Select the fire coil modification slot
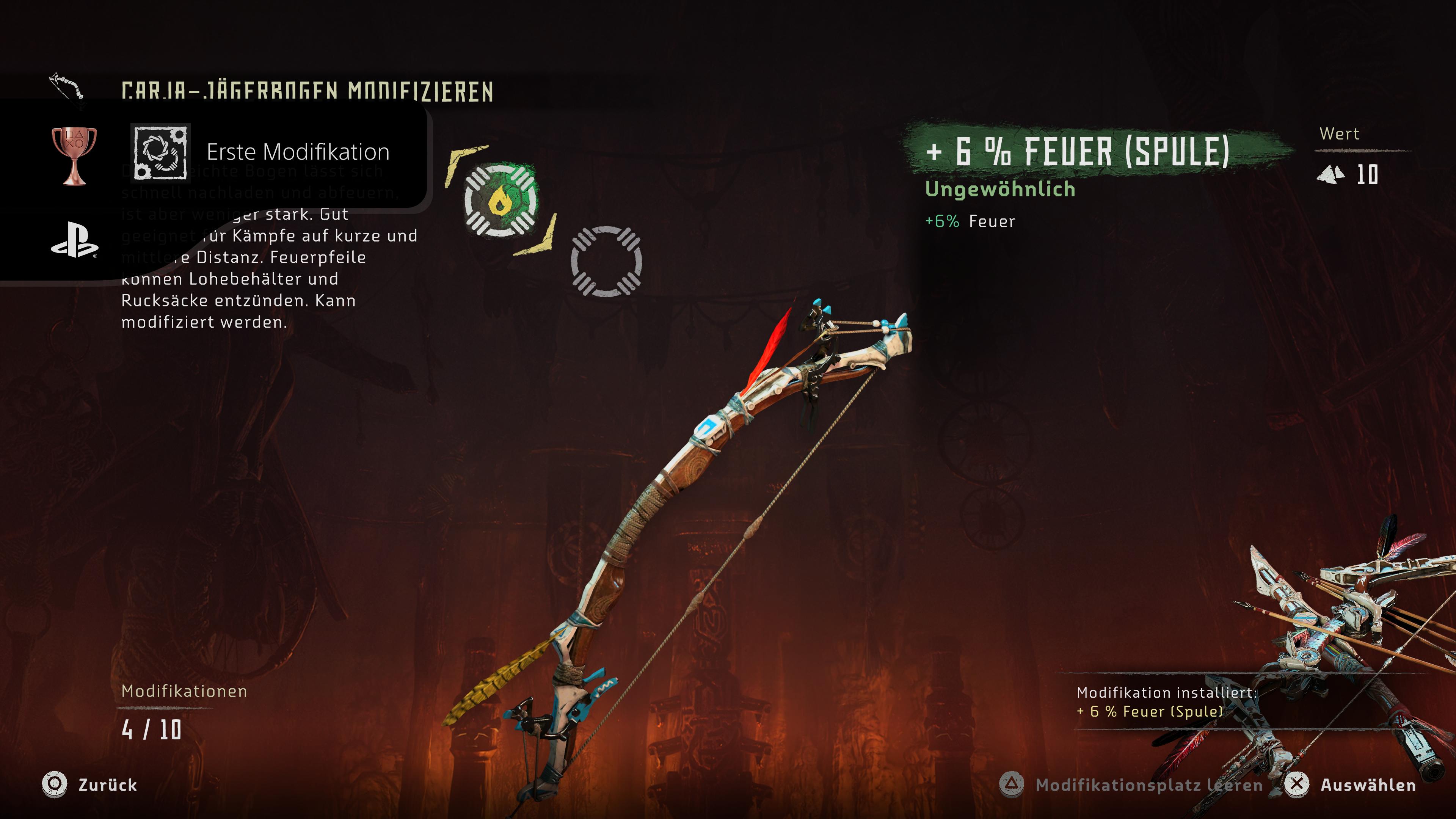This screenshot has height=819, width=1456. [x=500, y=200]
